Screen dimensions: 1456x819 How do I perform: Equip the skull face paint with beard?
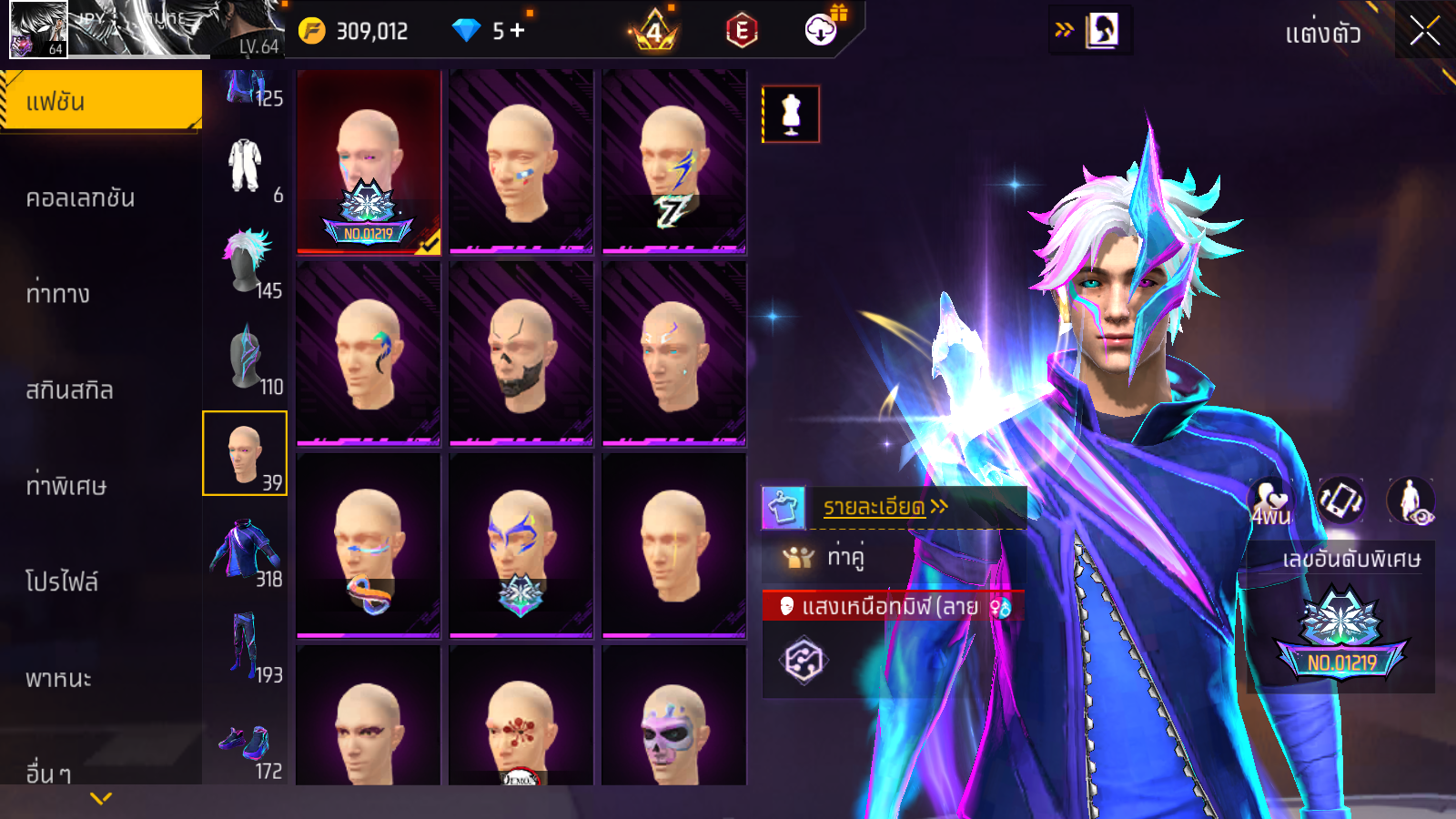pyautogui.click(x=521, y=354)
